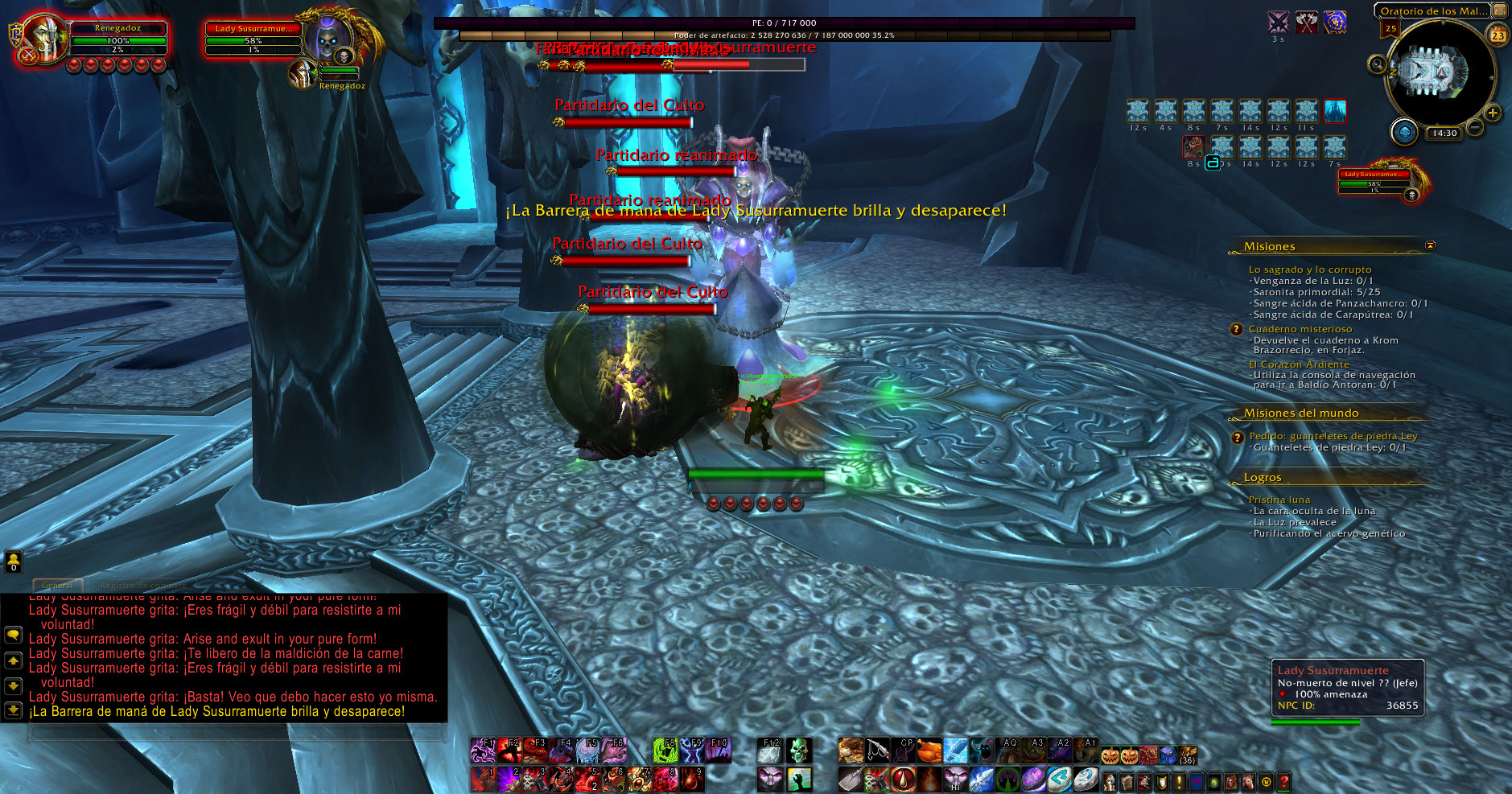Image resolution: width=1512 pixels, height=794 pixels.
Task: Select the Cuaderno misterioso quest entry
Action: 1300,329
